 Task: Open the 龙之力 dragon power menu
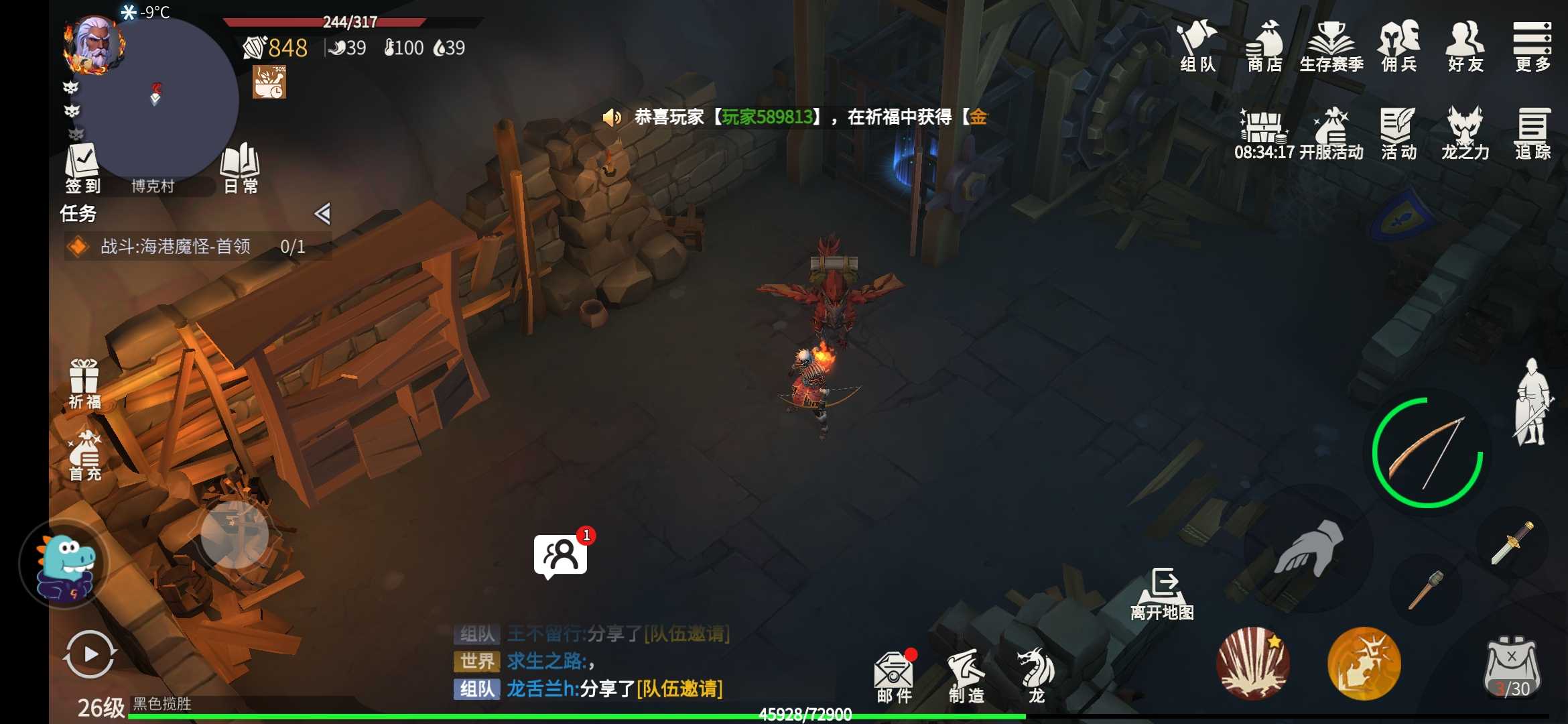point(1465,133)
